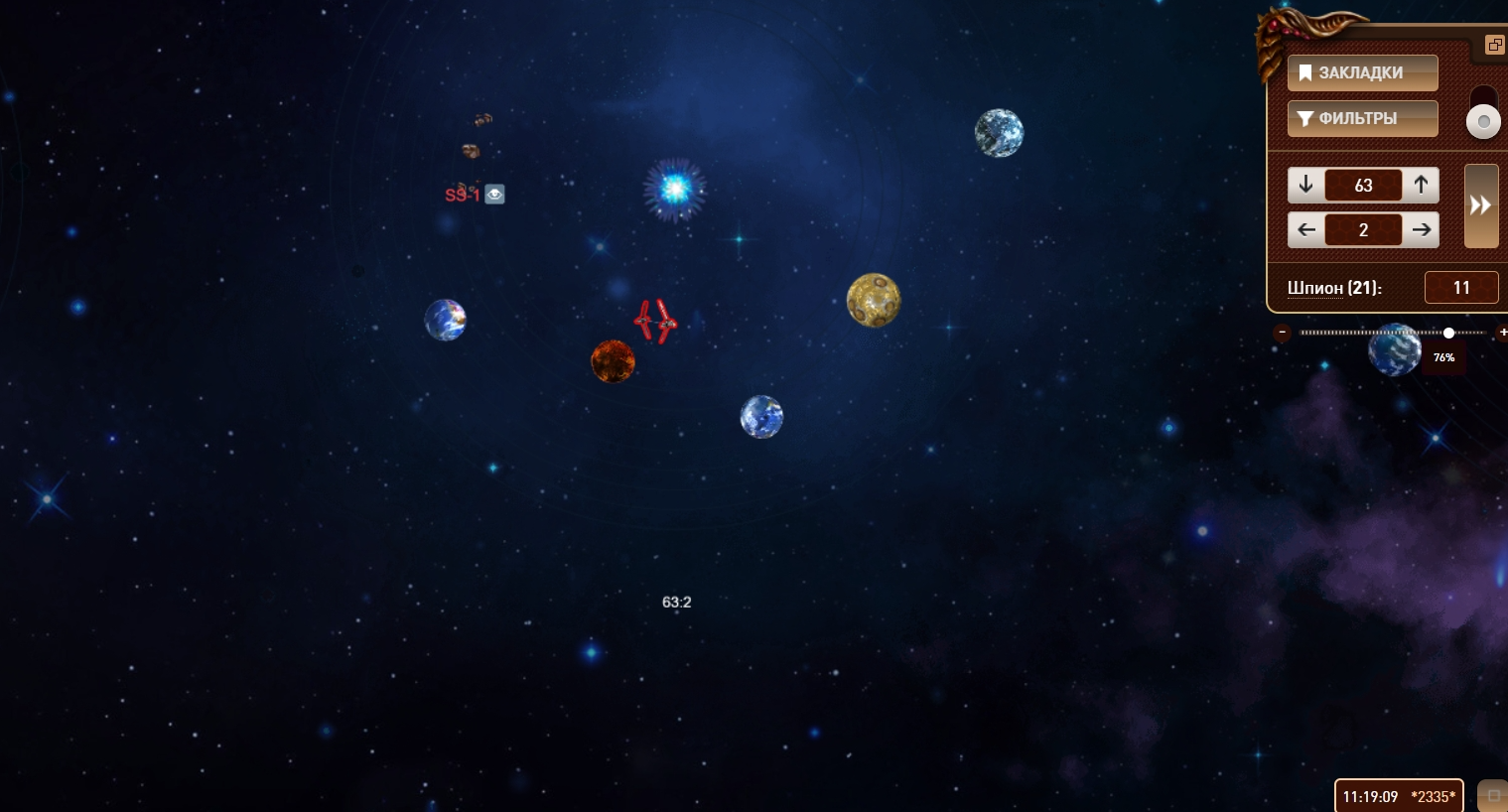Decrease galaxy number with the down arrow

pos(1305,185)
